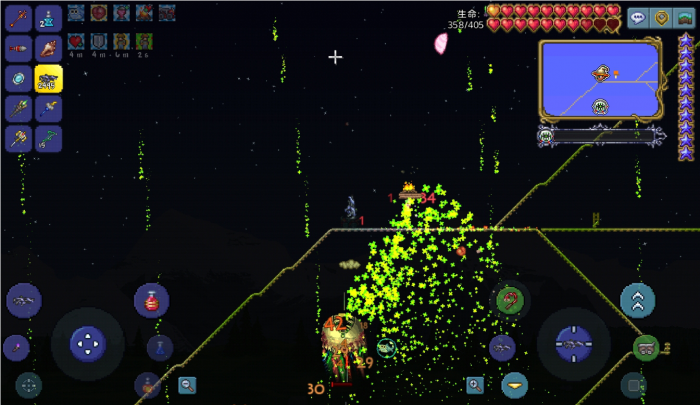Tap the aim and attack joystick
Screen dimensions: 700x405
point(574,343)
